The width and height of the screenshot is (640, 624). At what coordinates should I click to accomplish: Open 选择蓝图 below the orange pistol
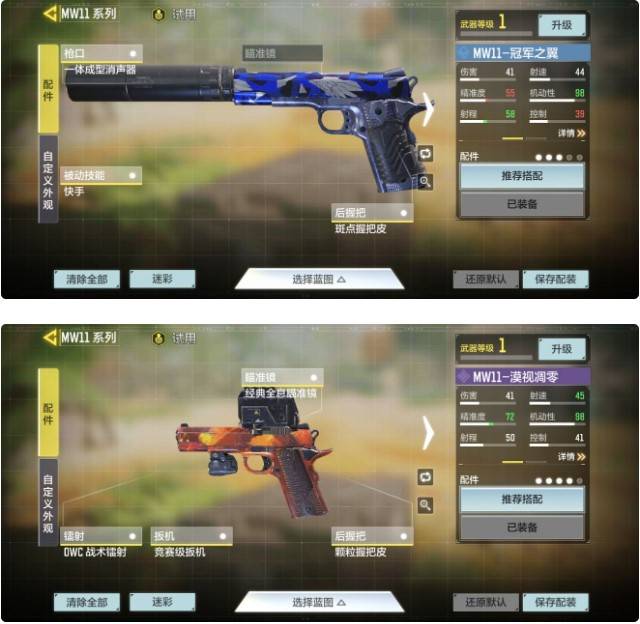pyautogui.click(x=319, y=602)
